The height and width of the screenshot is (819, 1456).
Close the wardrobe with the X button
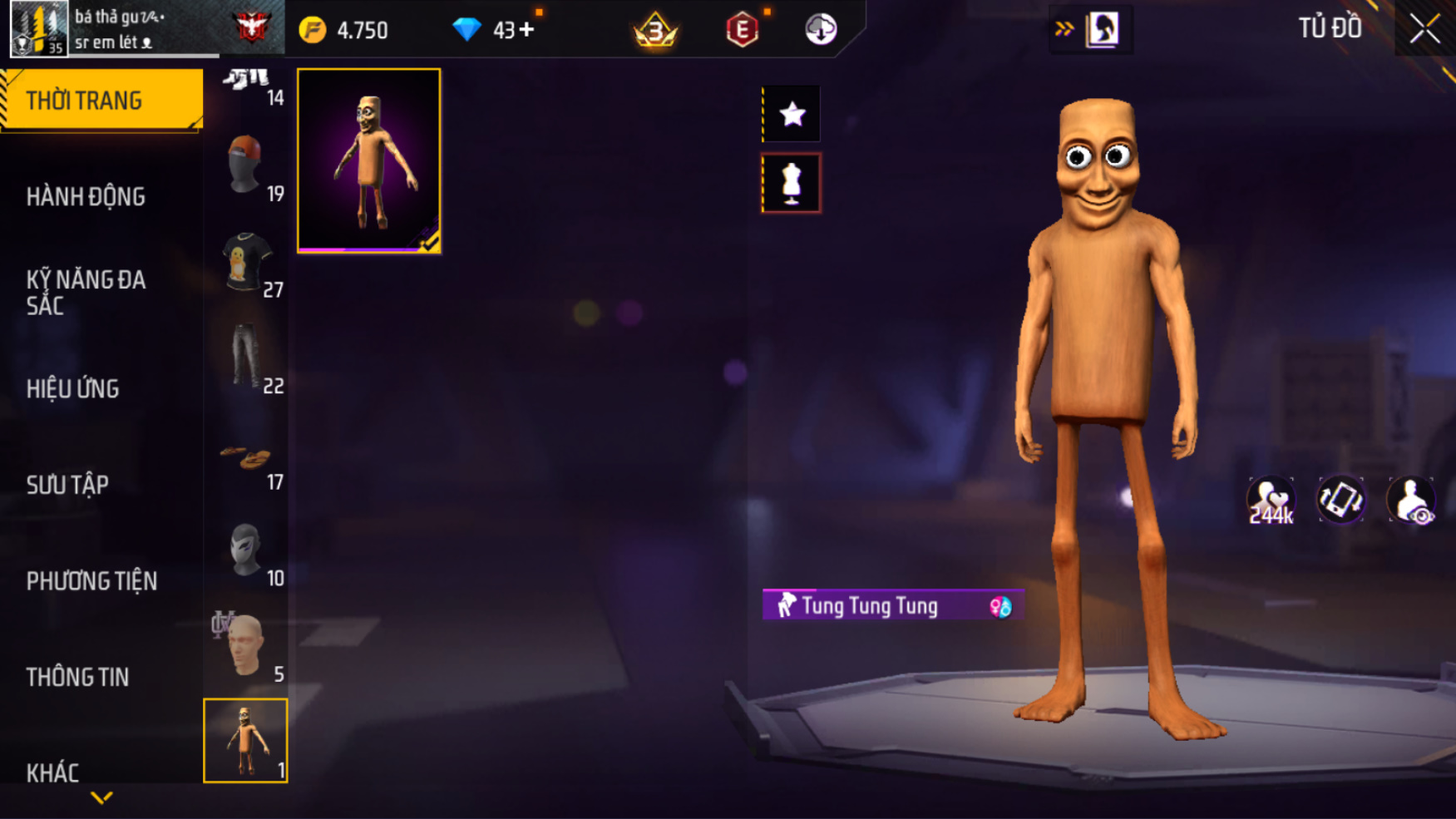tap(1424, 29)
